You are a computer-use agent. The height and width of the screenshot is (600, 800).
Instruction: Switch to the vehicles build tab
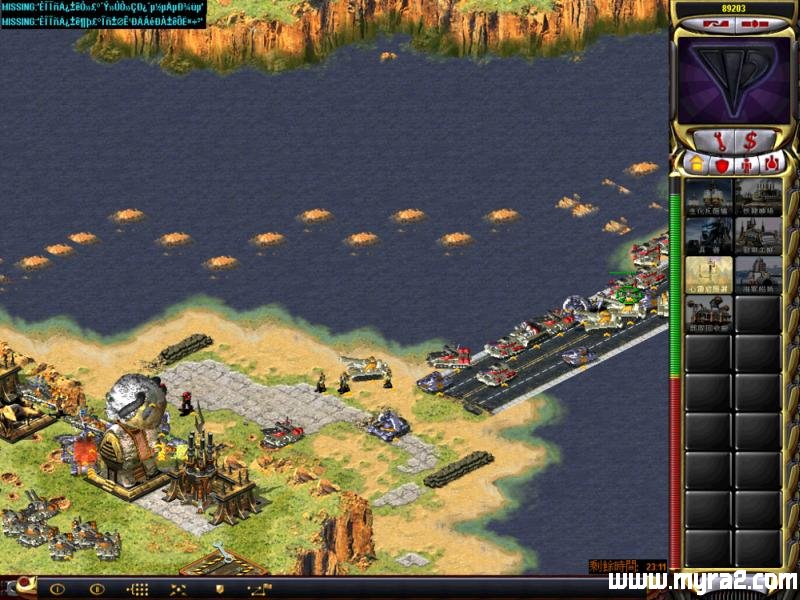[771, 163]
